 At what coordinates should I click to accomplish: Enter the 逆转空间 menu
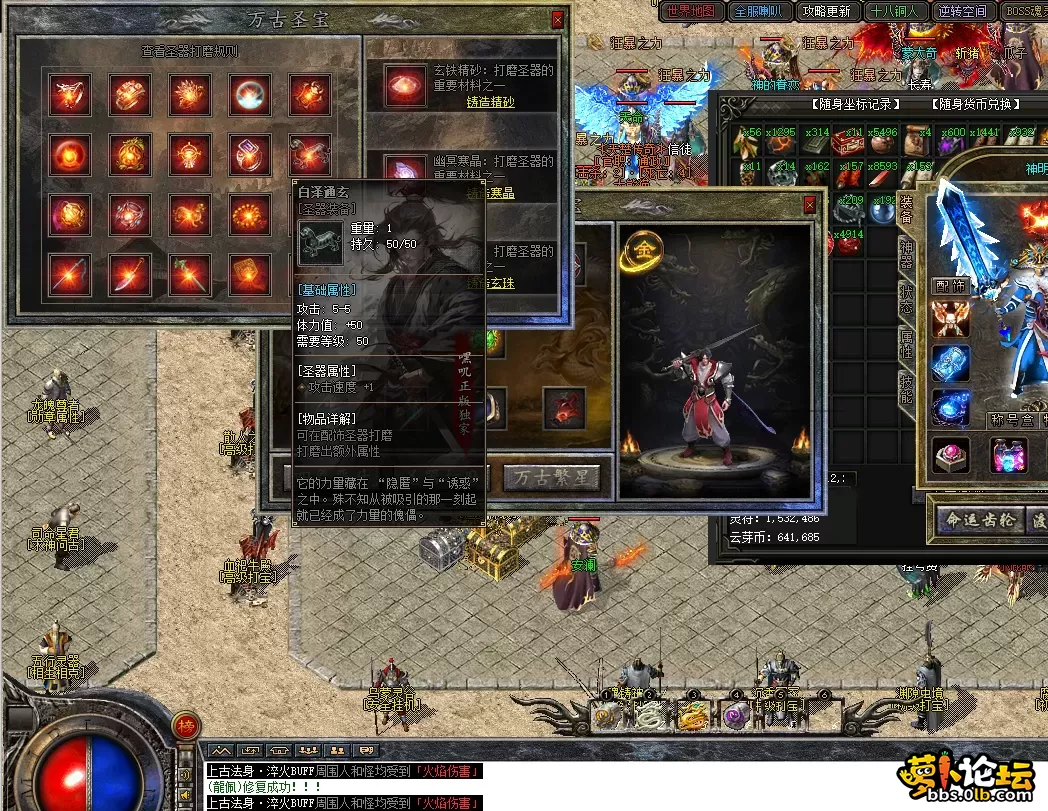click(x=963, y=11)
